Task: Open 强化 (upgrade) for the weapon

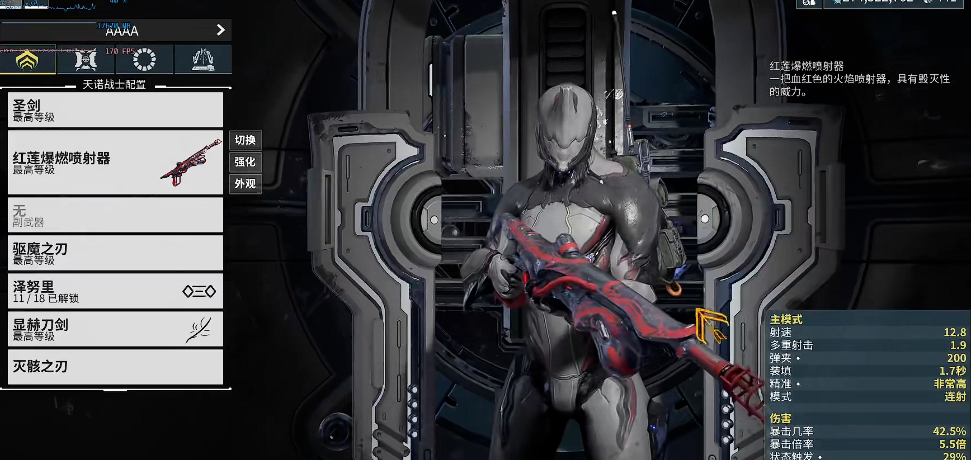Action: click(245, 162)
